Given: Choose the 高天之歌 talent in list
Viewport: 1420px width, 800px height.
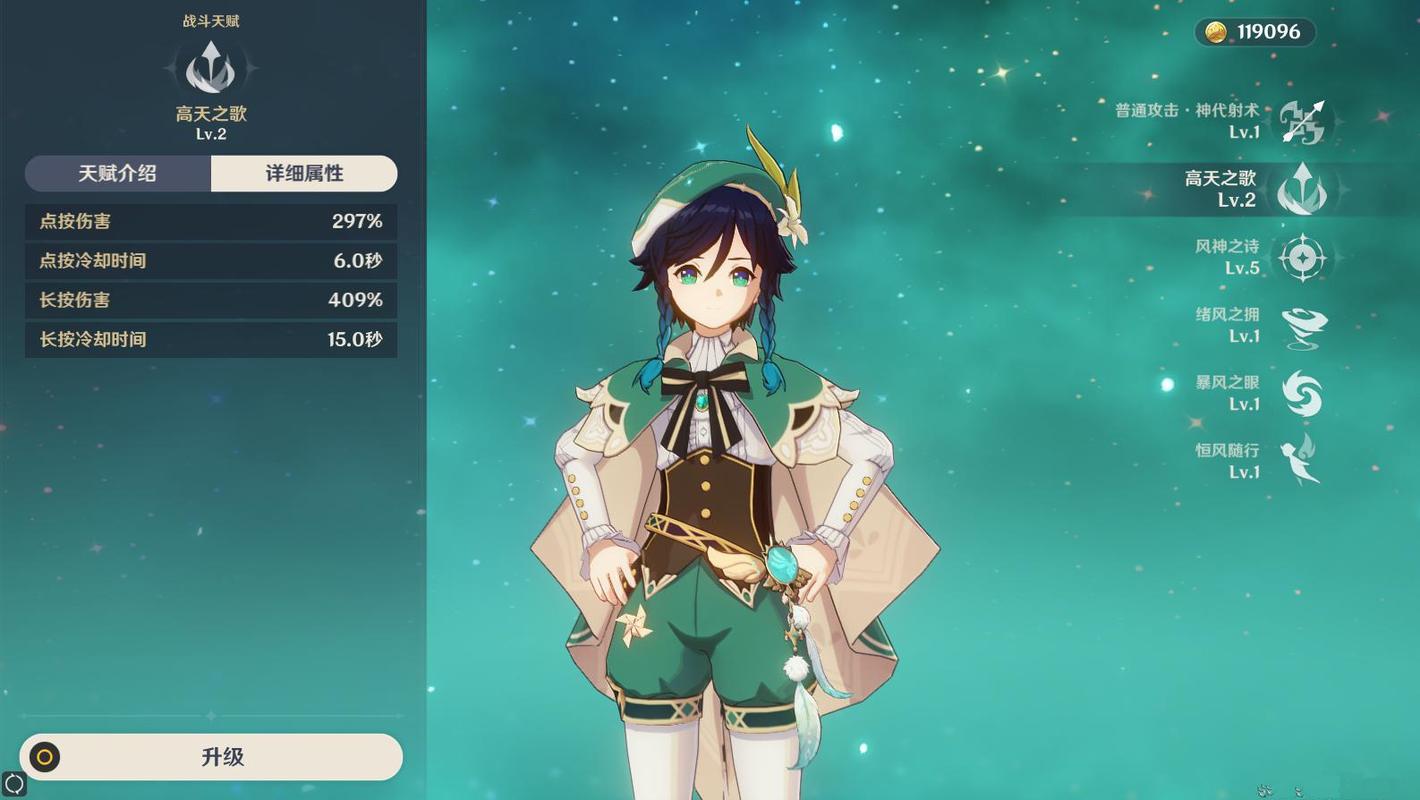Looking at the screenshot, I should [1302, 189].
